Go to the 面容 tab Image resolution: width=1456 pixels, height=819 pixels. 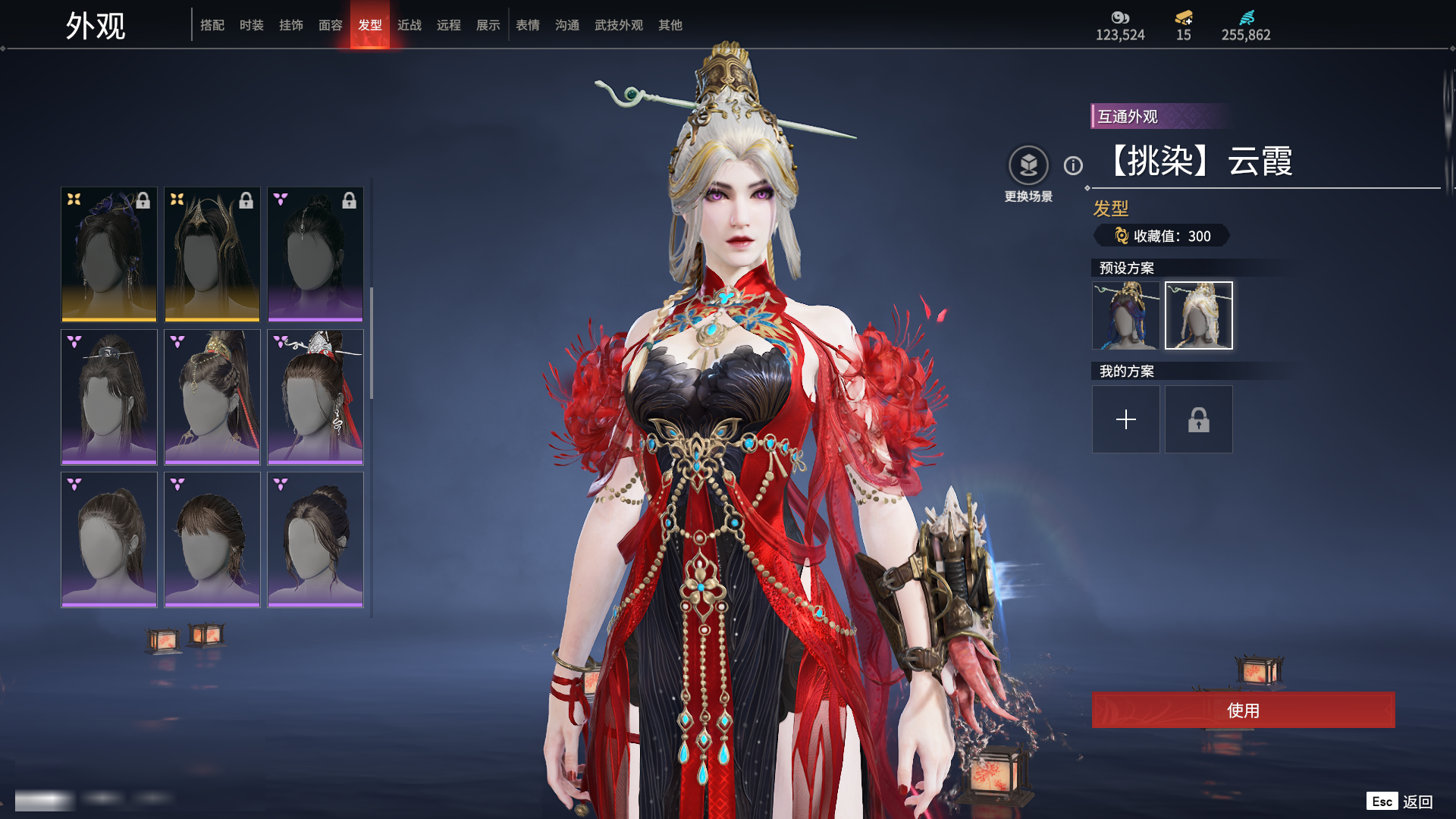[331, 25]
